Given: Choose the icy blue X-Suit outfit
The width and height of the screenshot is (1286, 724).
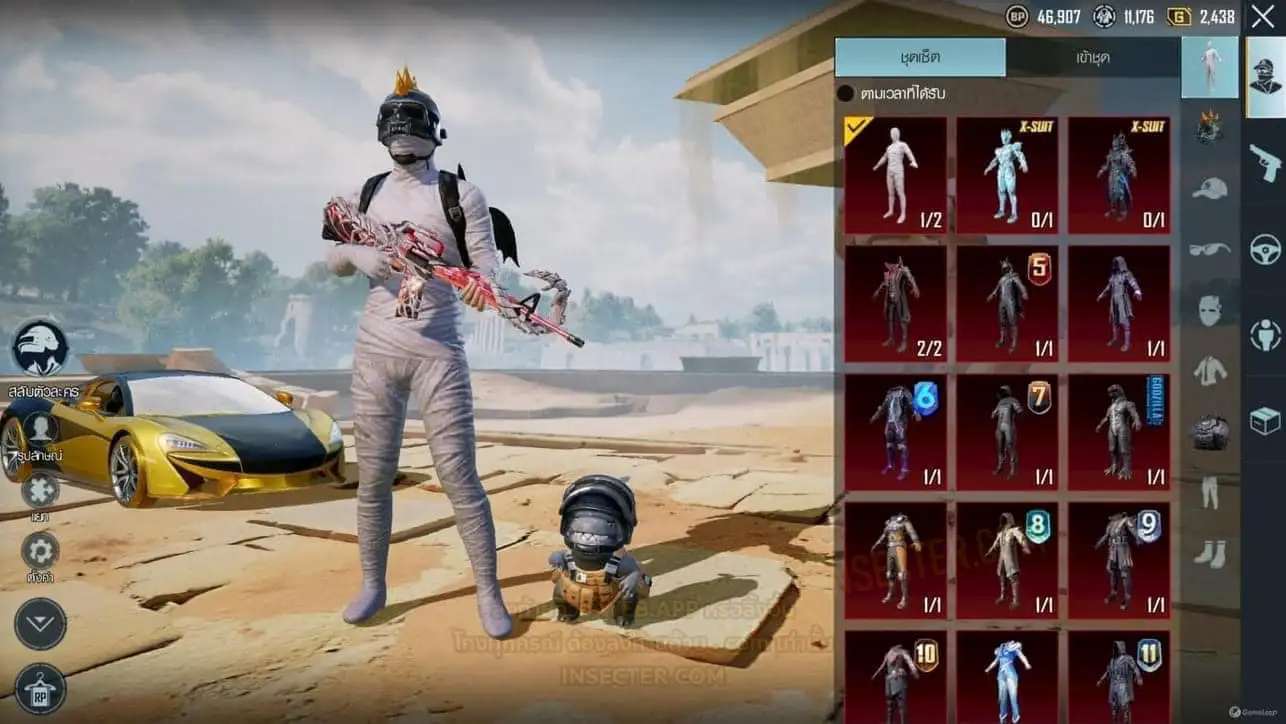Looking at the screenshot, I should coord(1007,175).
